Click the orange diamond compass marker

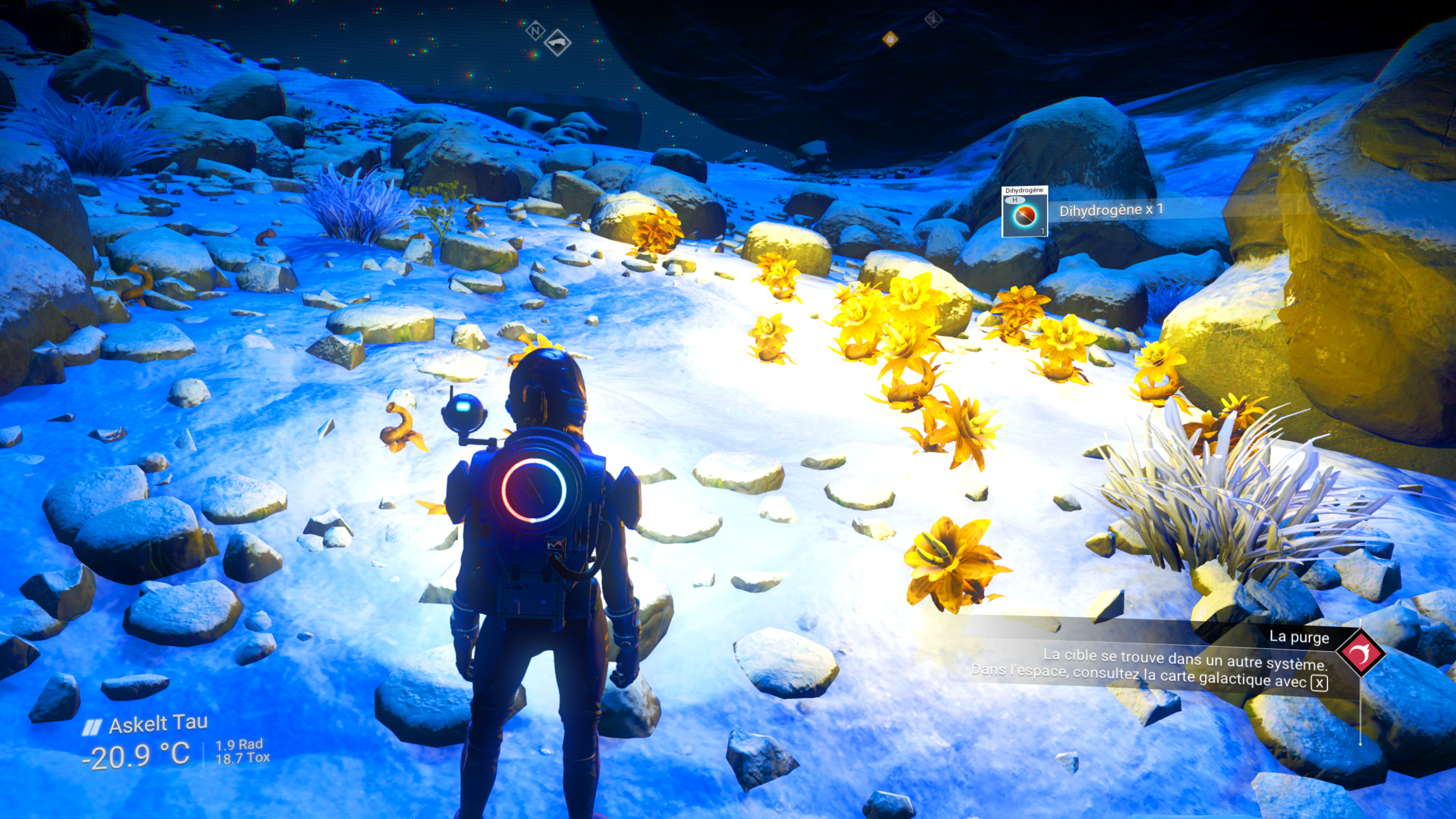(x=890, y=39)
